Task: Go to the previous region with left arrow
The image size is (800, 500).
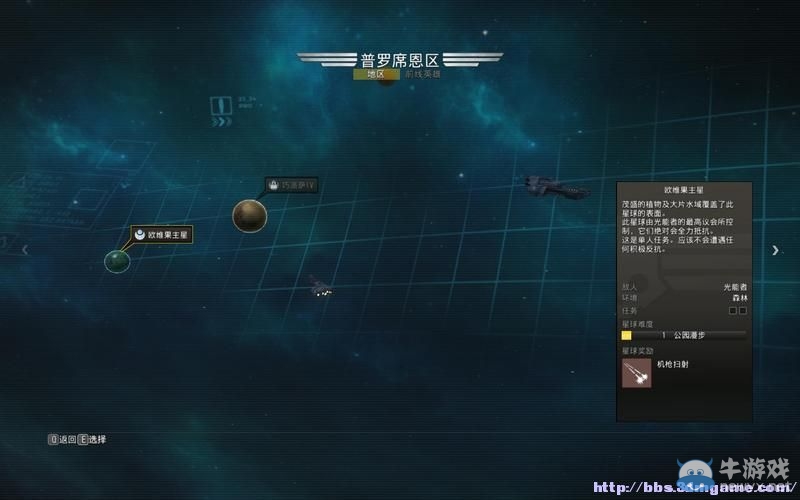Action: tap(25, 250)
